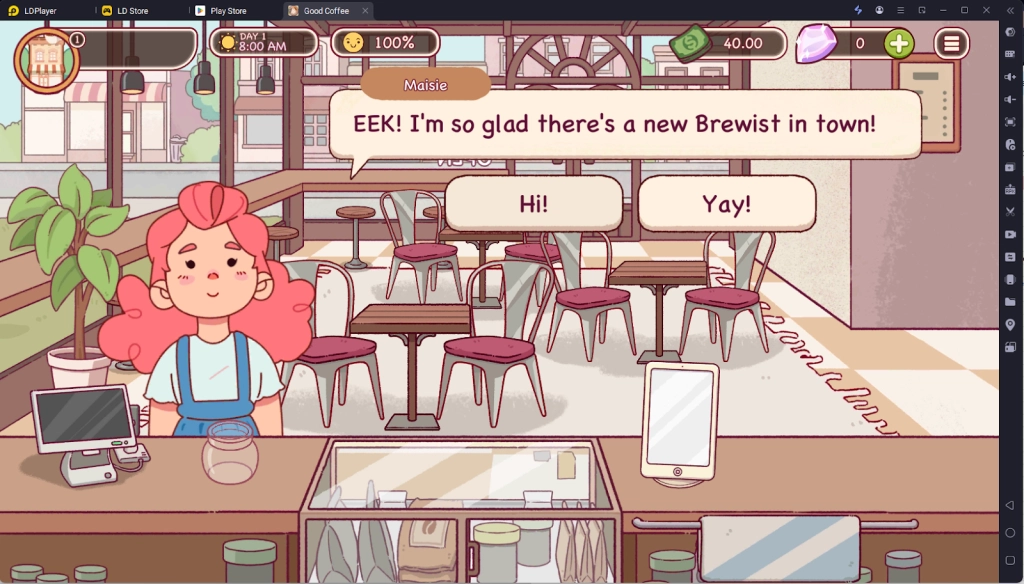
Task: Reply "Hi!" to Maisie
Action: click(534, 204)
